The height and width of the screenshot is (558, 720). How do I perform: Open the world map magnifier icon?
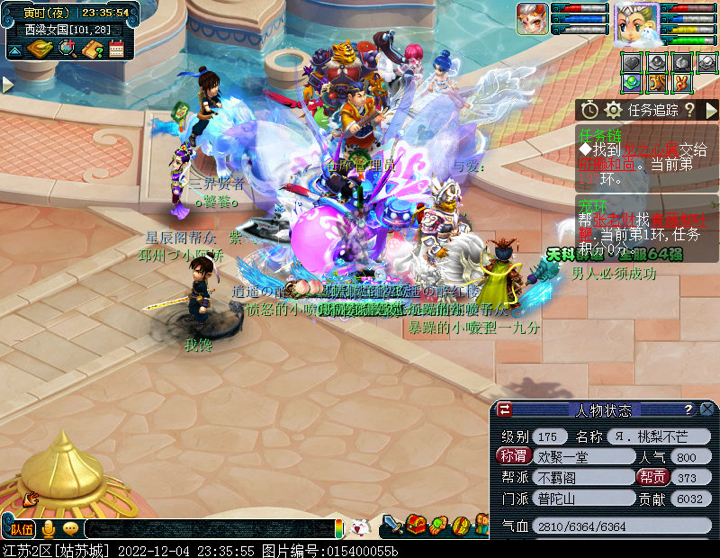click(69, 48)
